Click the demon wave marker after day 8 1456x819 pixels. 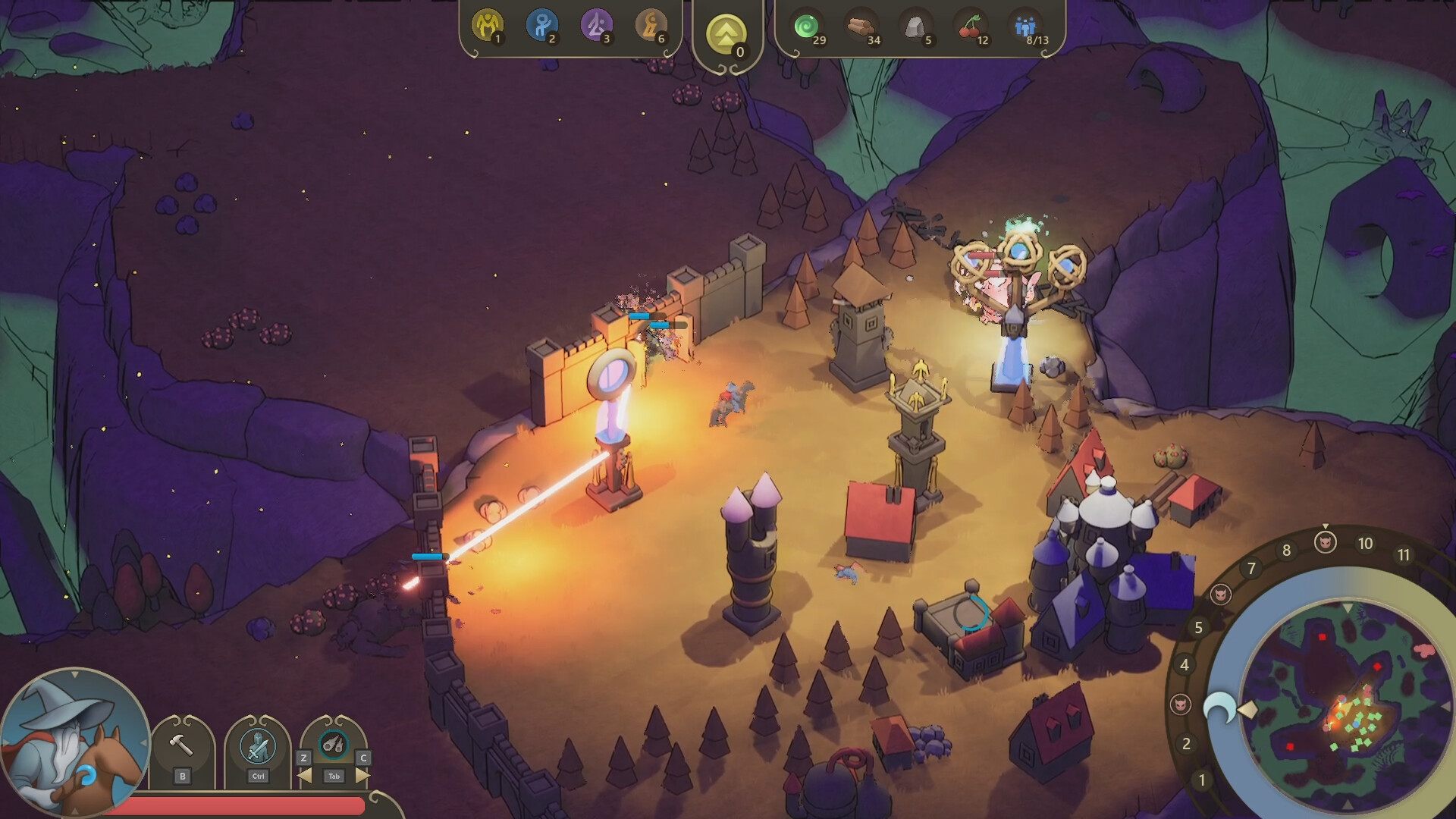tap(1325, 541)
